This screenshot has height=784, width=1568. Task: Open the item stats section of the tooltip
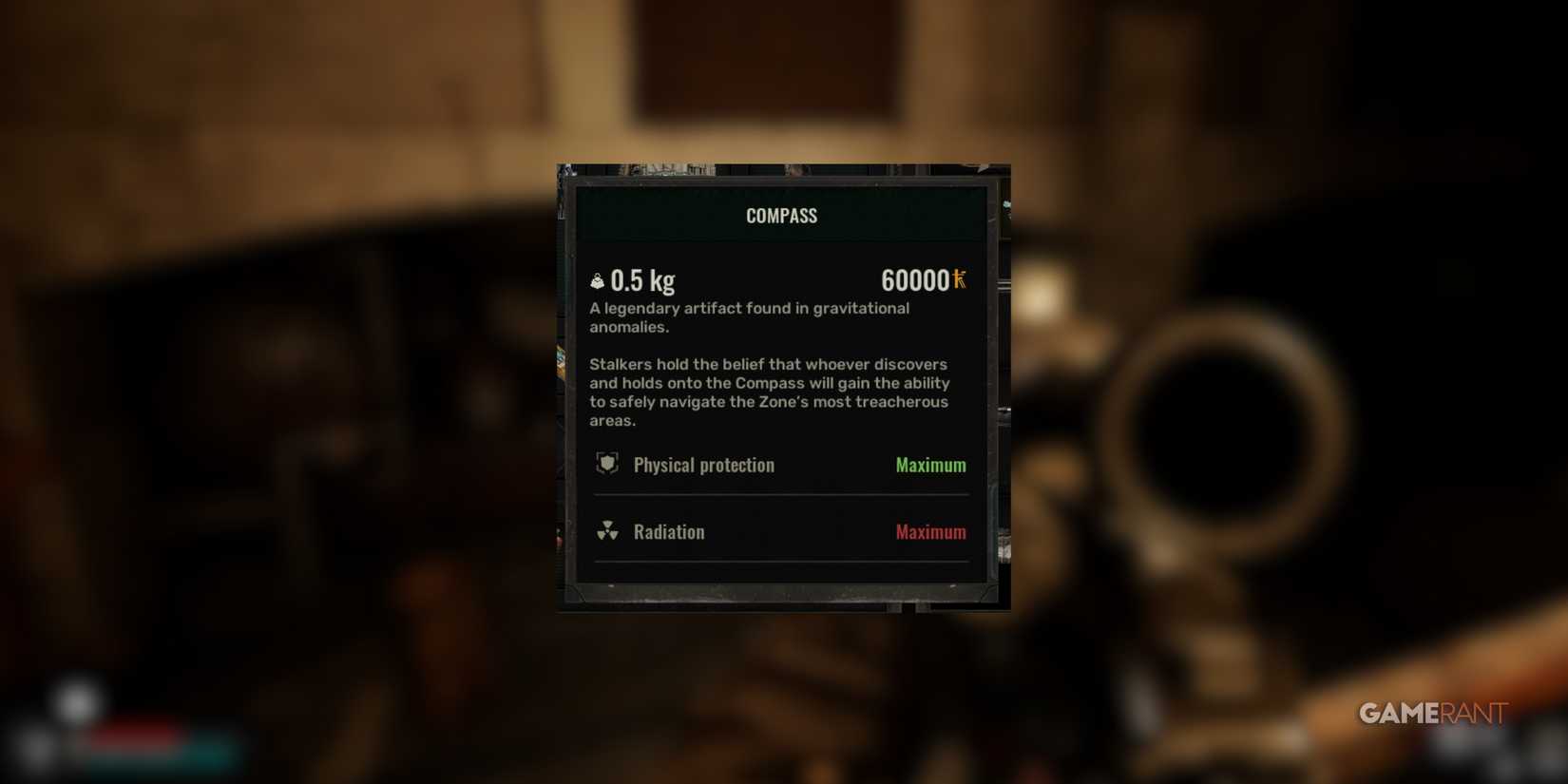[x=781, y=498]
